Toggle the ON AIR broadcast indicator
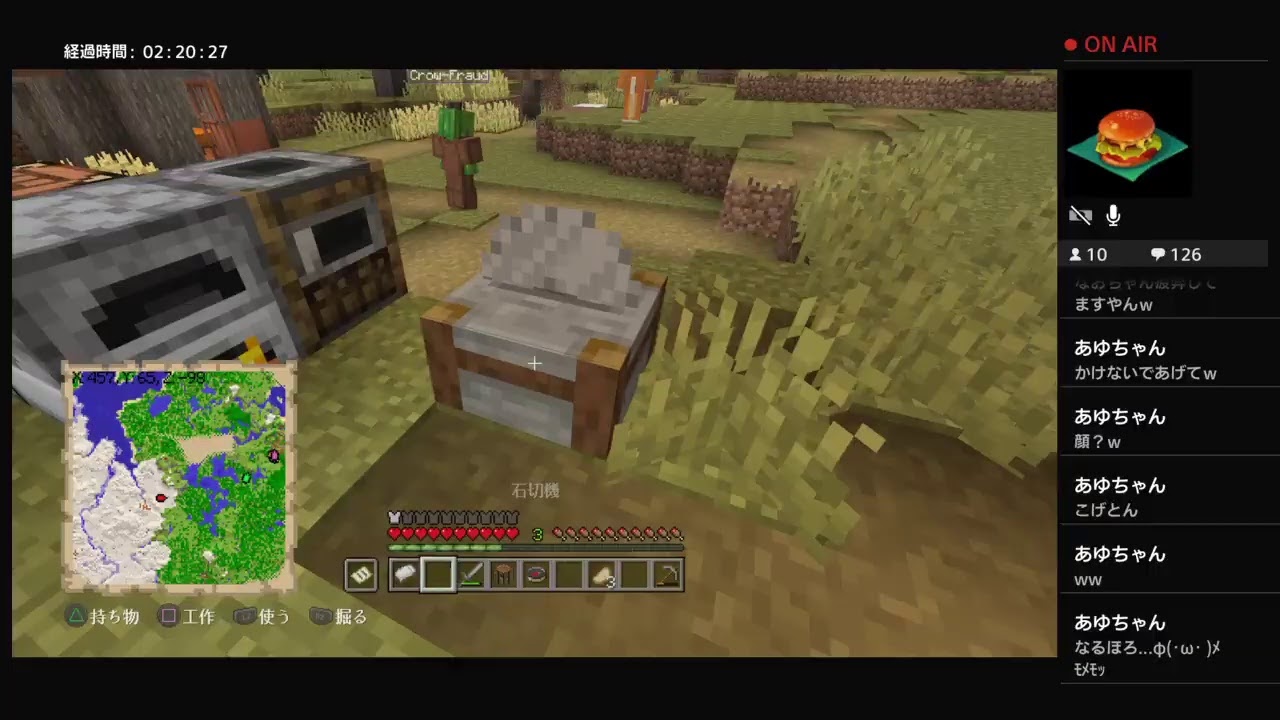1280x720 pixels. pos(1110,44)
